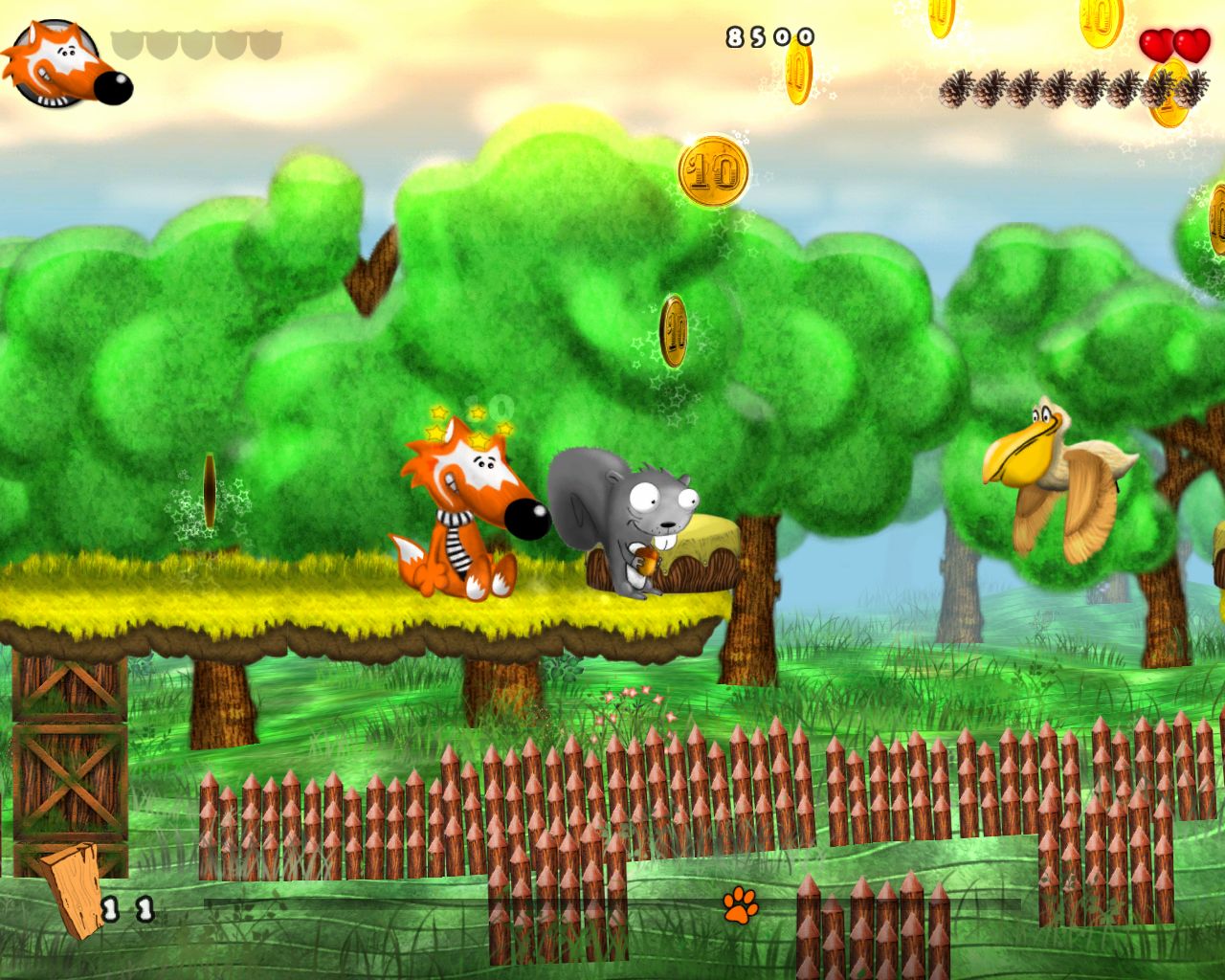1225x980 pixels.
Task: Click the last pinecone overlapping the gold coin
Action: tap(1166, 86)
